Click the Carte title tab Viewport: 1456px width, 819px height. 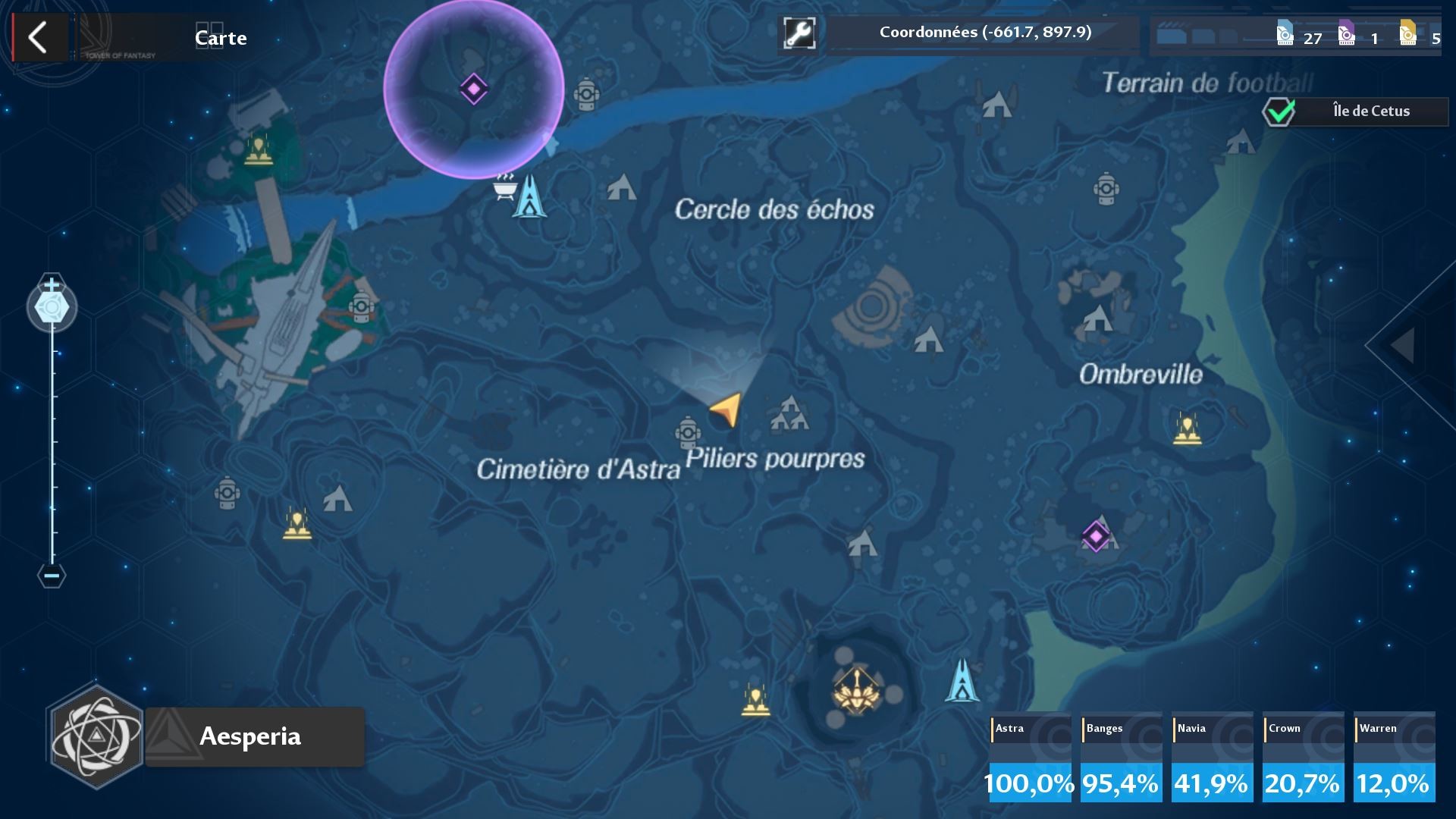[219, 37]
